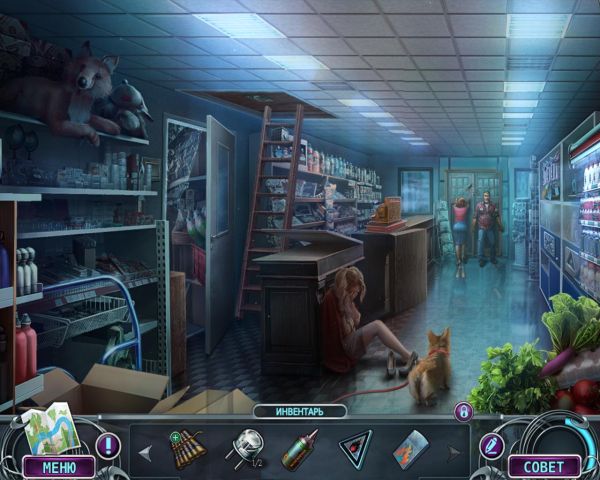Image resolution: width=600 pixels, height=480 pixels.
Task: Click the purple exclamation mark icon
Action: [x=107, y=445]
